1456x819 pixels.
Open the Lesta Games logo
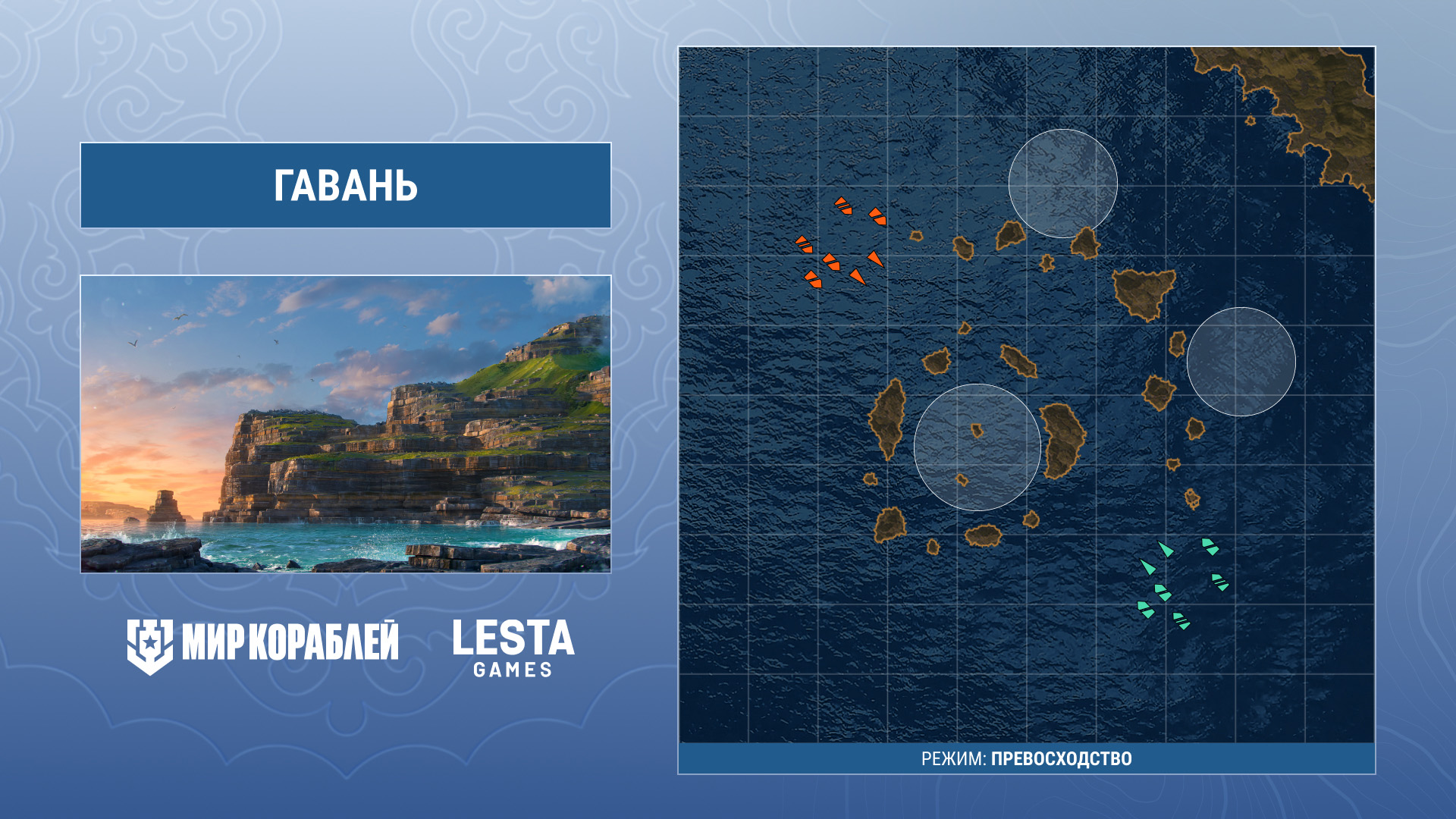click(x=513, y=648)
